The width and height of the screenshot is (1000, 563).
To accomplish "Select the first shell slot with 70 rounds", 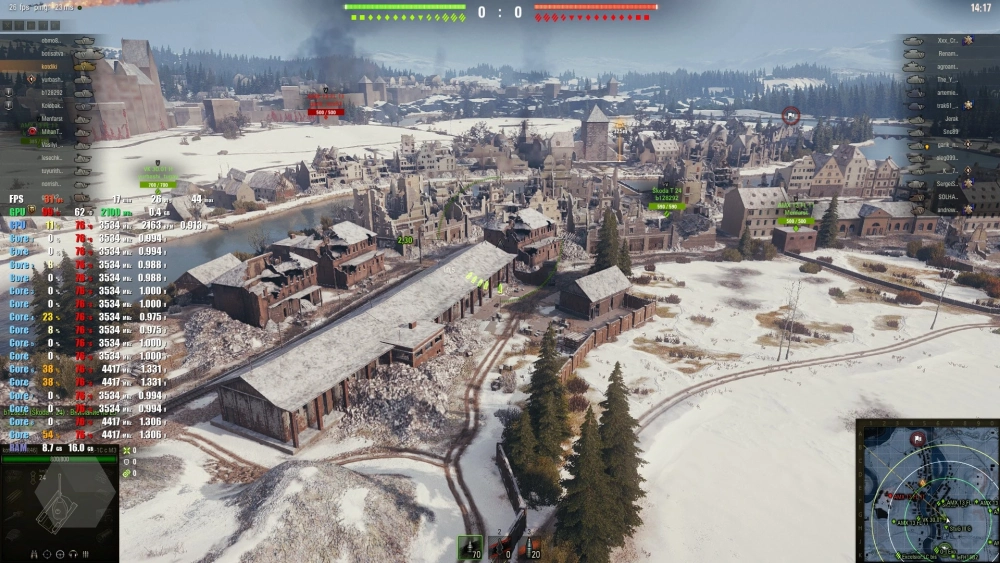I will point(470,546).
